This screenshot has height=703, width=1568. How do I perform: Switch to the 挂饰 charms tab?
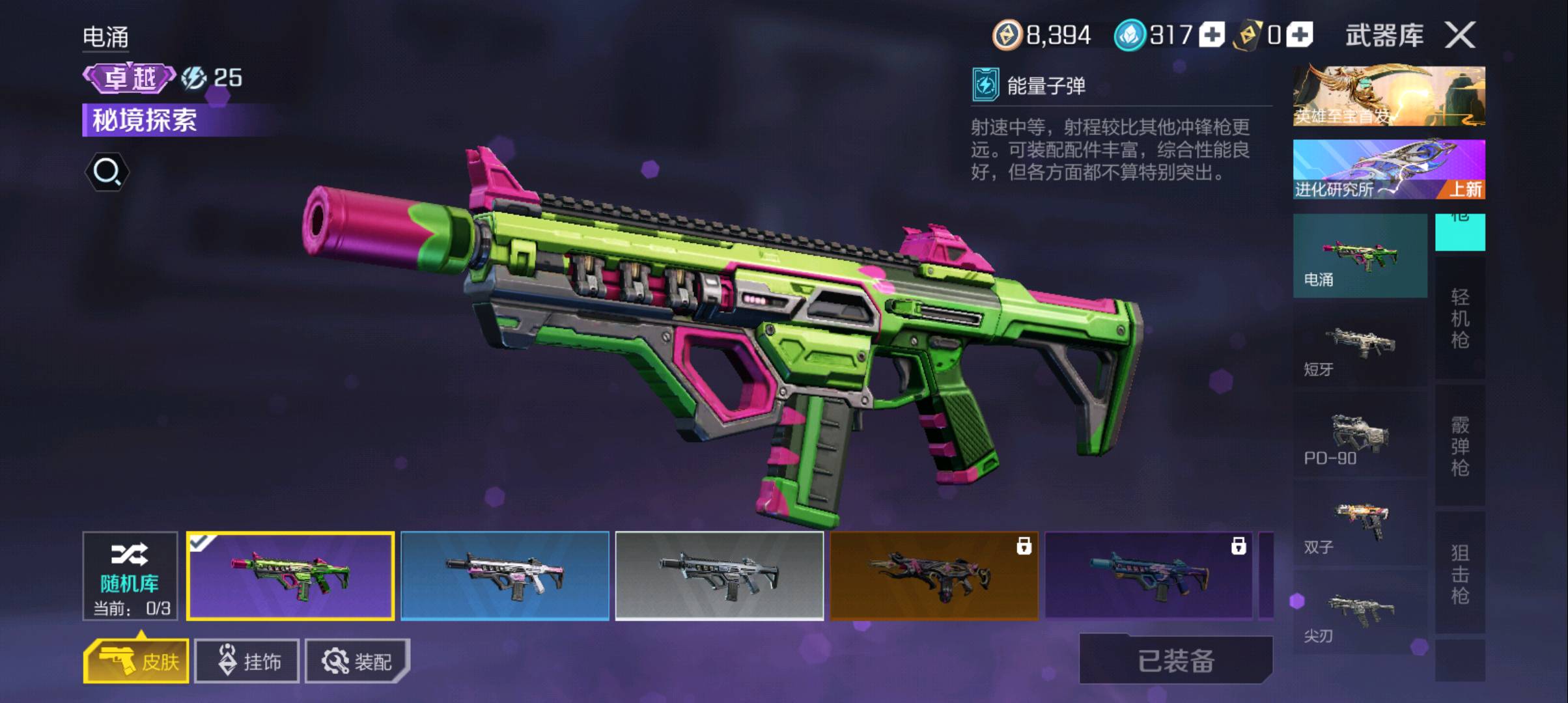click(247, 661)
